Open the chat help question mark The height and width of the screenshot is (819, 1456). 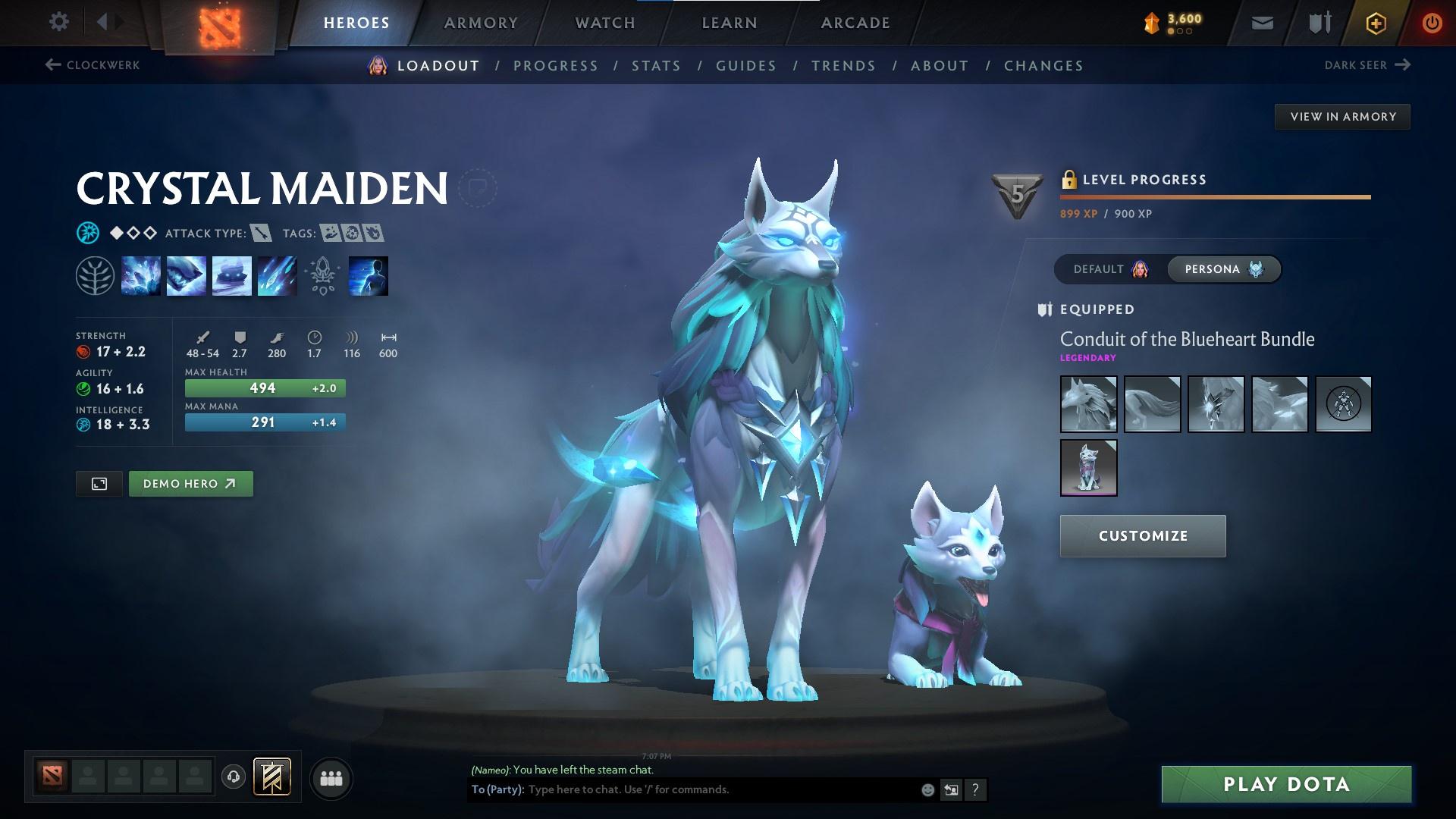(975, 789)
